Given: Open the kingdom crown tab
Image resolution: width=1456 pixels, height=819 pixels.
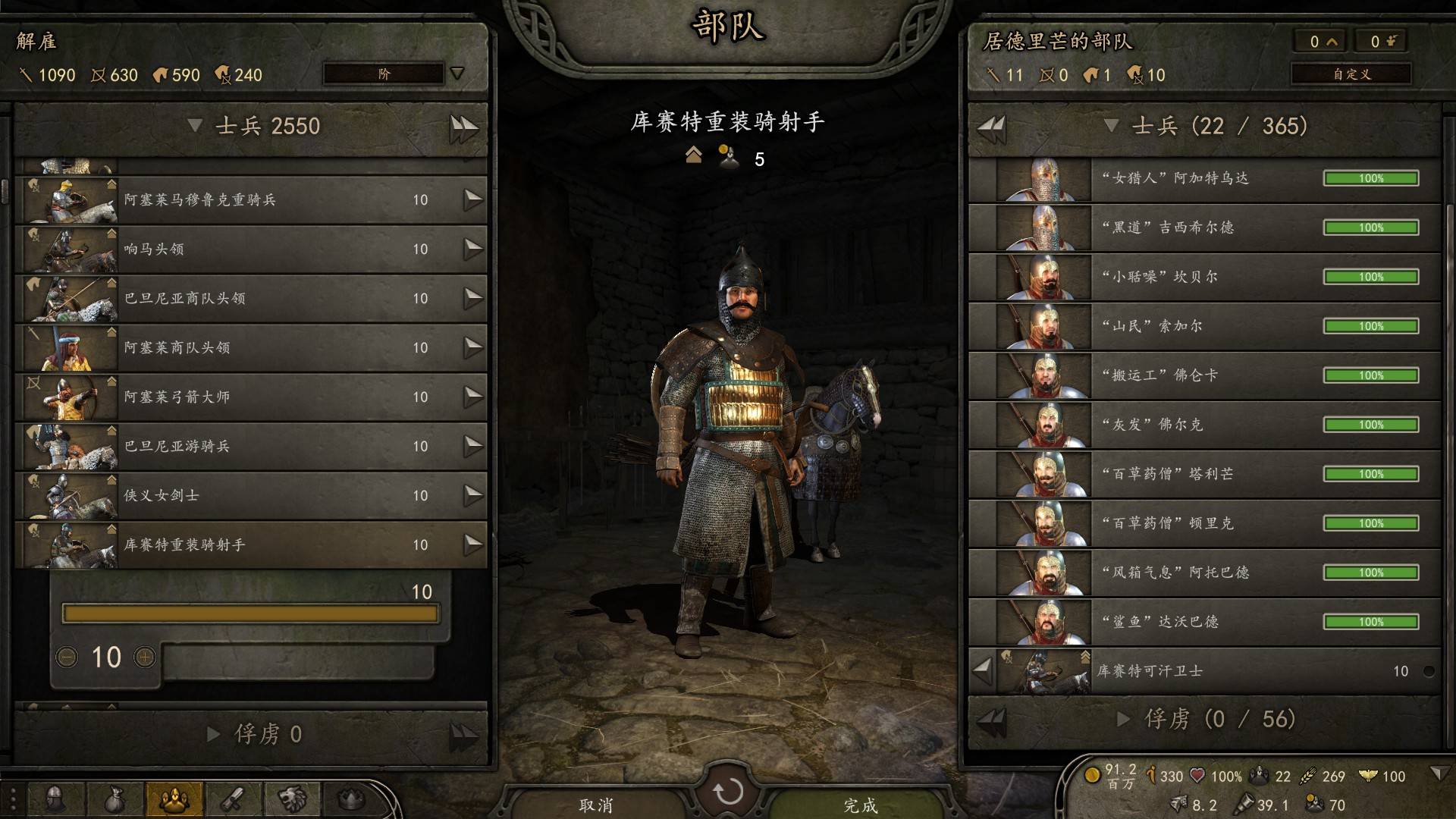Looking at the screenshot, I should (350, 799).
